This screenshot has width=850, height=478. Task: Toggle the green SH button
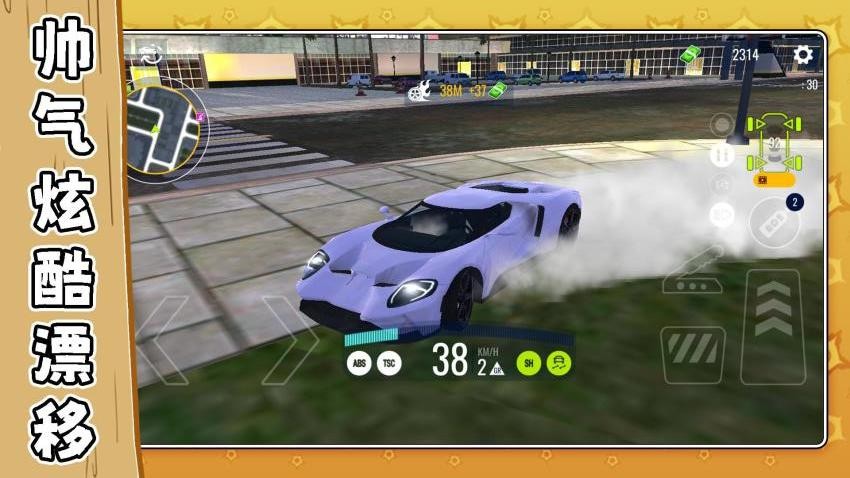coord(528,363)
